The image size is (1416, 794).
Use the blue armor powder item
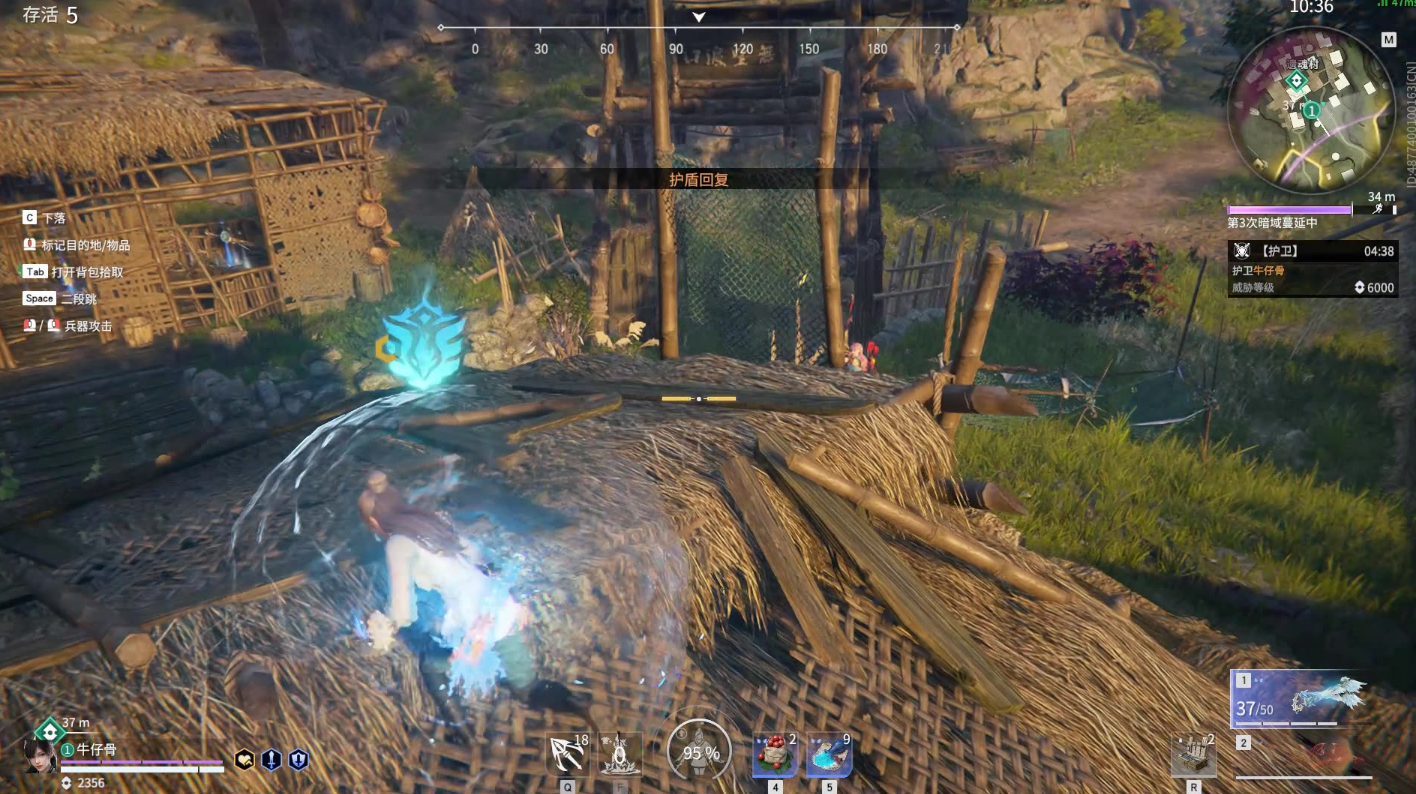click(x=829, y=754)
